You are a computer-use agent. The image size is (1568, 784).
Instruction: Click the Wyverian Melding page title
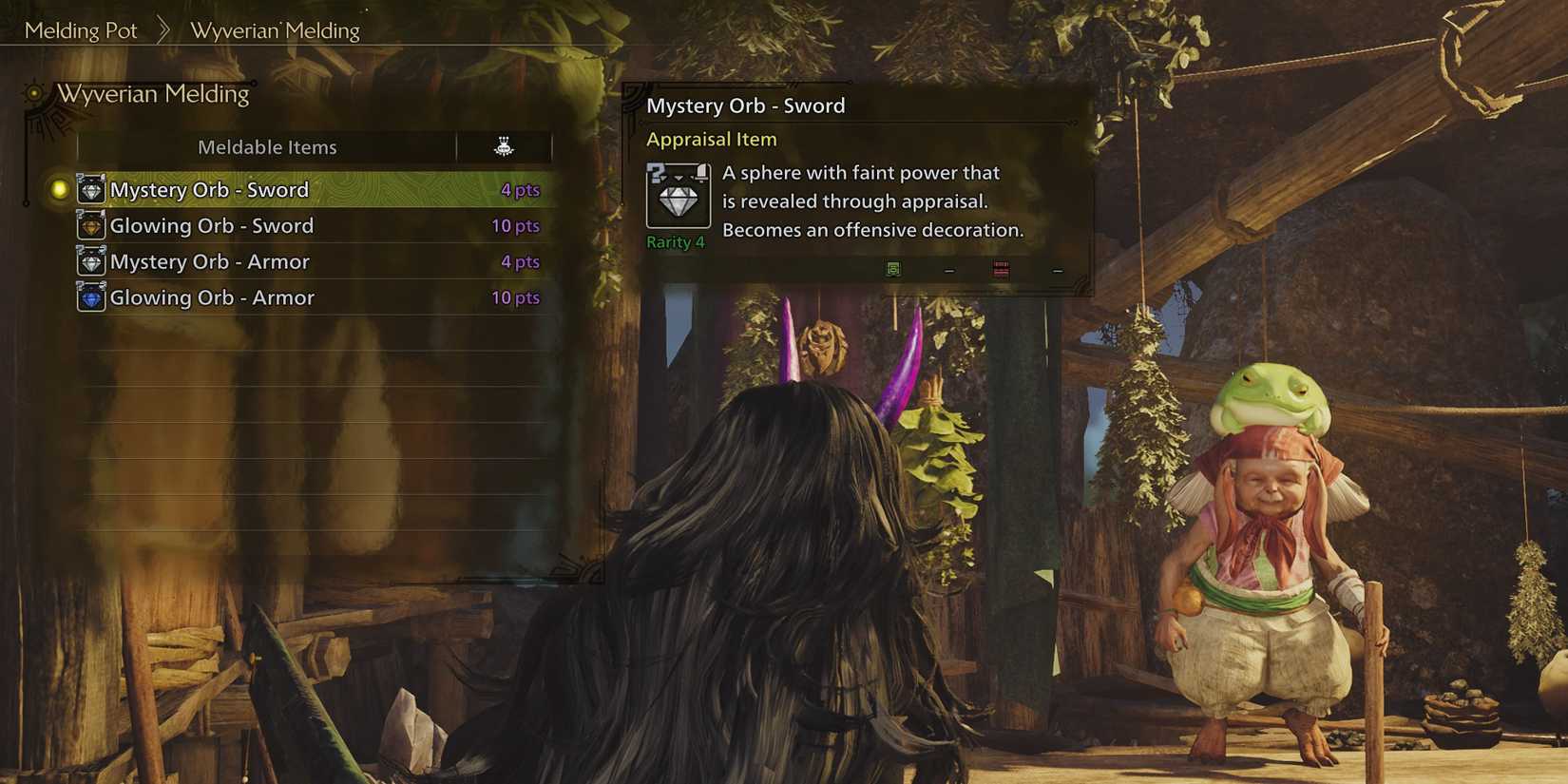(x=154, y=94)
